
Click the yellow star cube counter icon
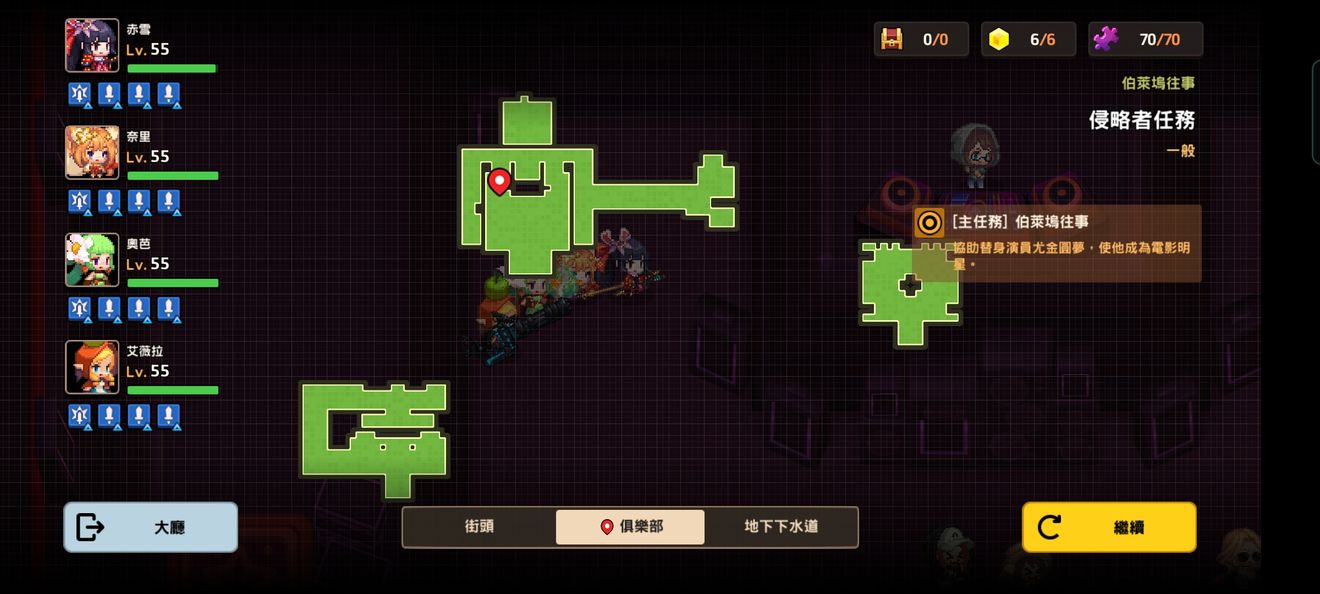tap(998, 39)
